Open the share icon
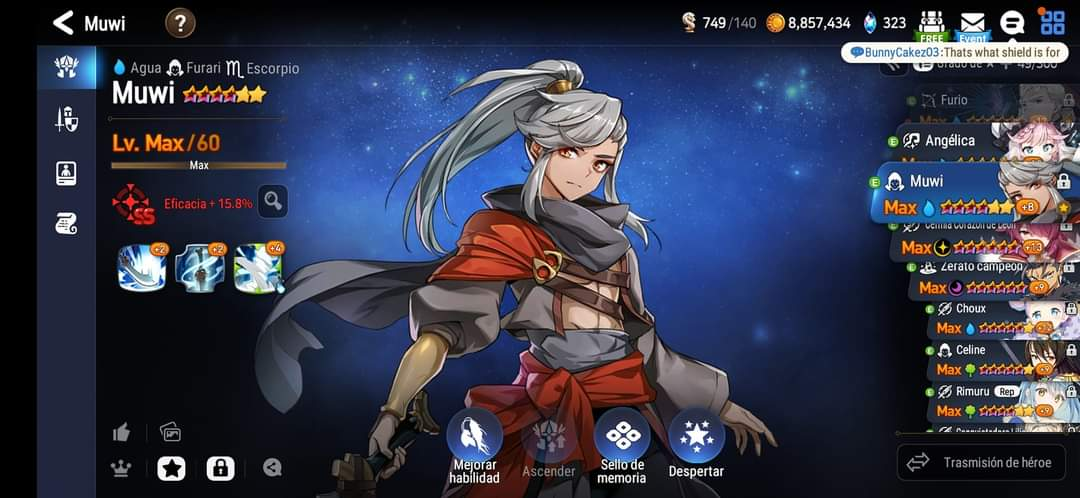The height and width of the screenshot is (498, 1080). 272,468
